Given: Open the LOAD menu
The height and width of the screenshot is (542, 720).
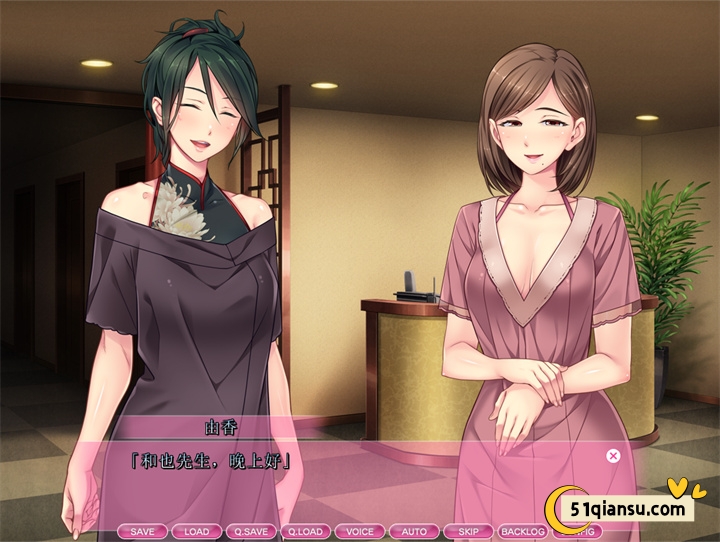Looking at the screenshot, I should point(197,531).
